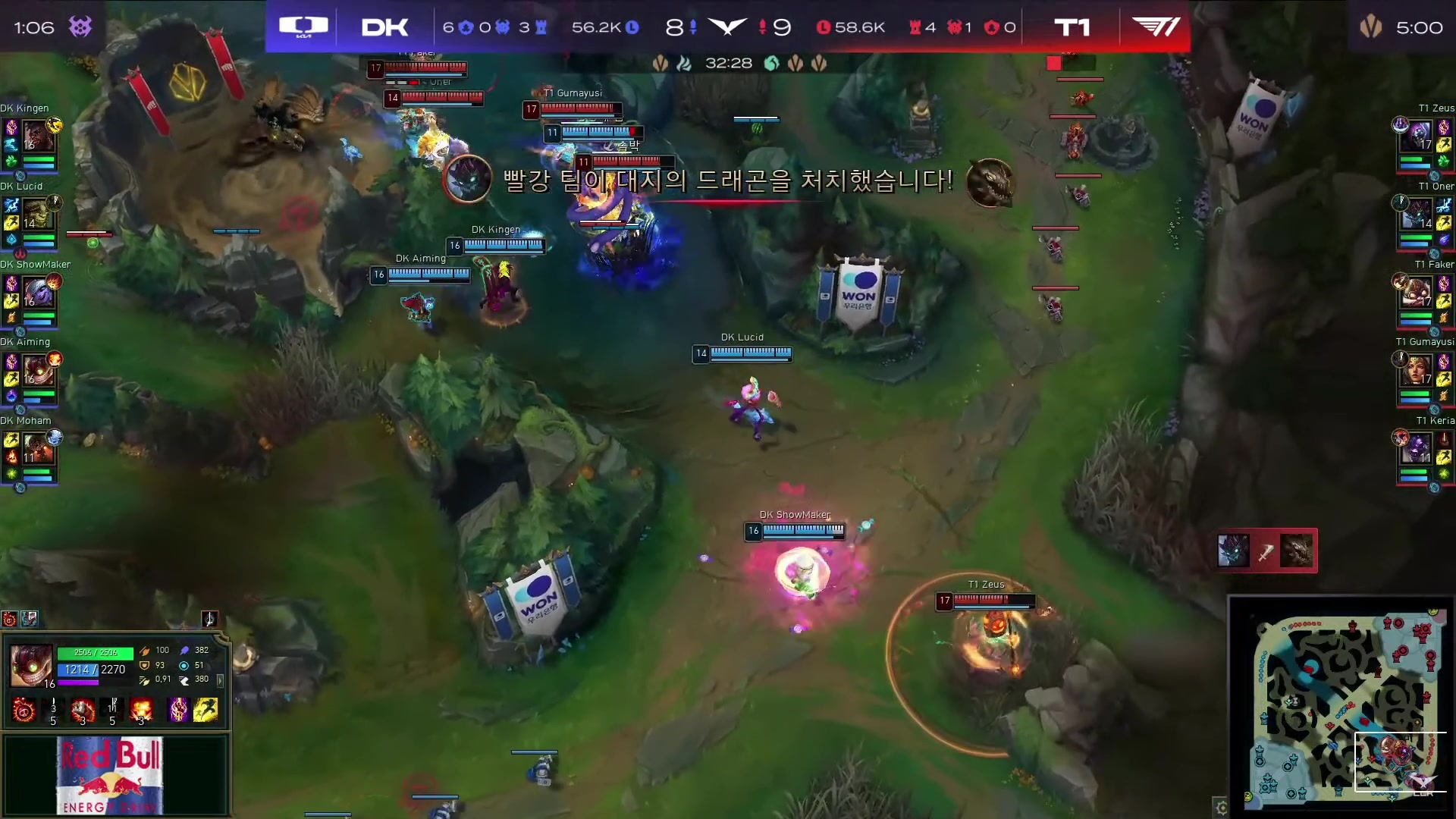Activate Ziggs' Mega Inferno Bomb ultimate icon
The width and height of the screenshot is (1456, 819).
(x=141, y=710)
